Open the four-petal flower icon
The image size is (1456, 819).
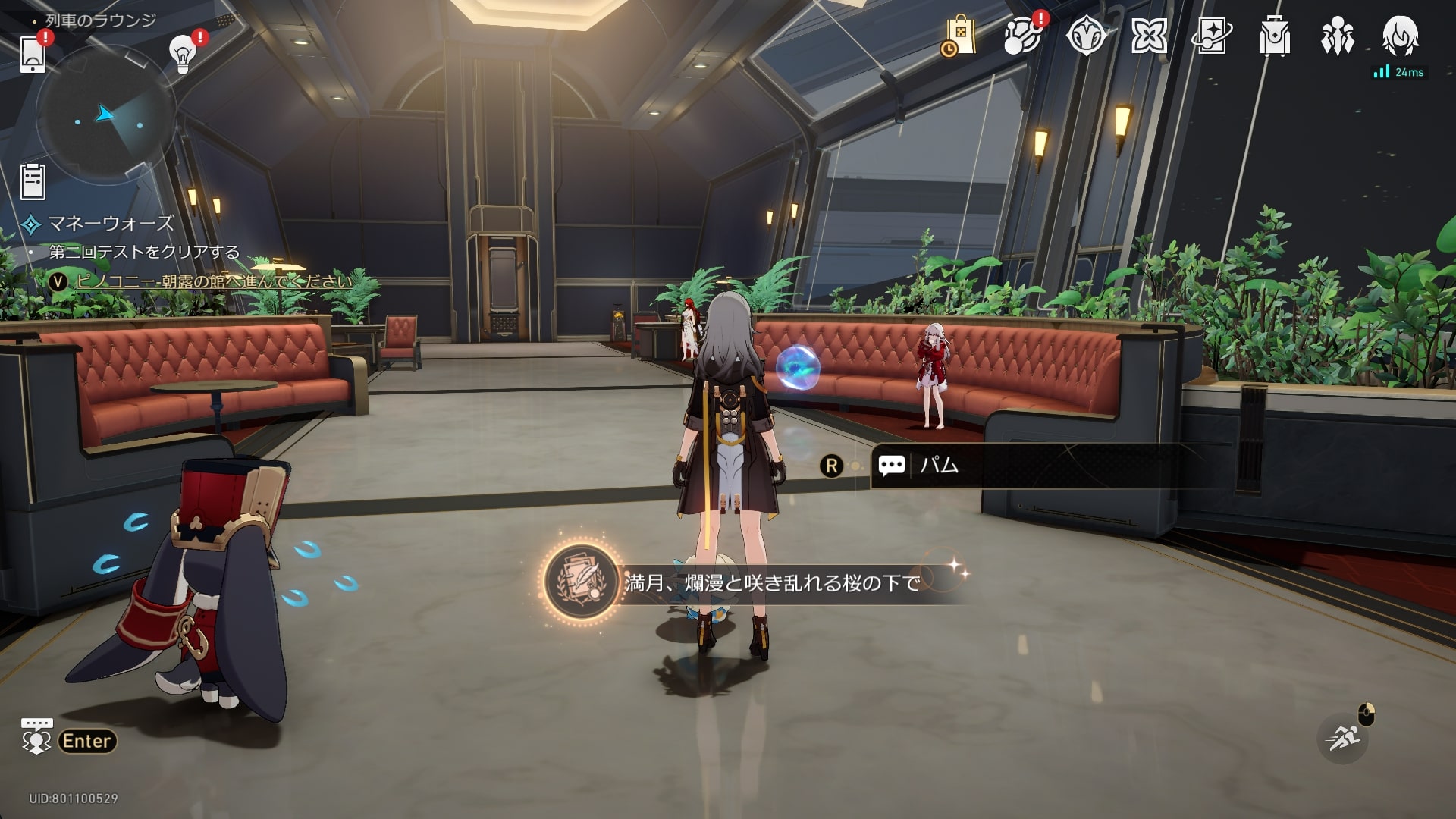point(1149,36)
